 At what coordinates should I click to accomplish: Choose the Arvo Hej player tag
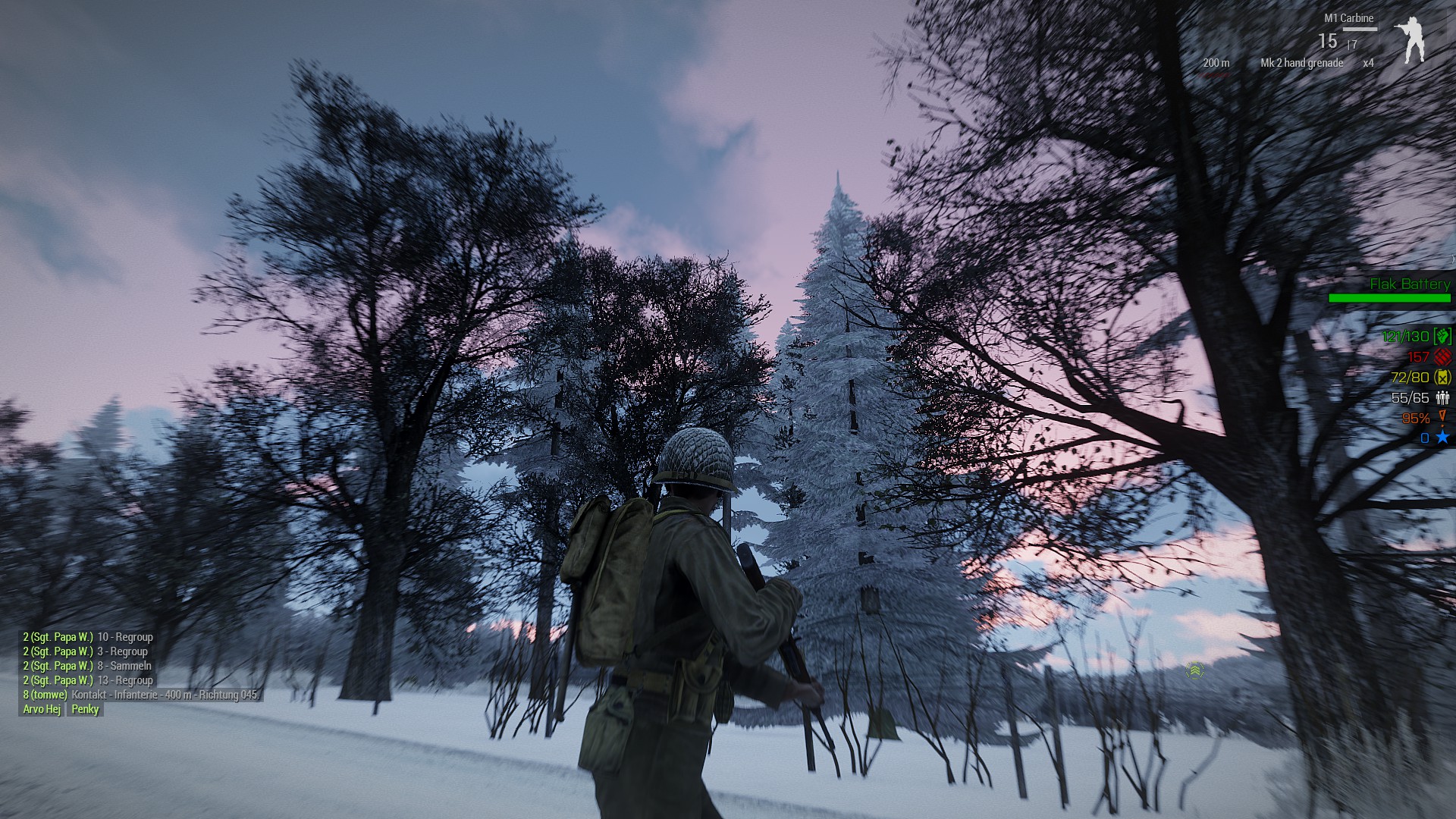42,709
